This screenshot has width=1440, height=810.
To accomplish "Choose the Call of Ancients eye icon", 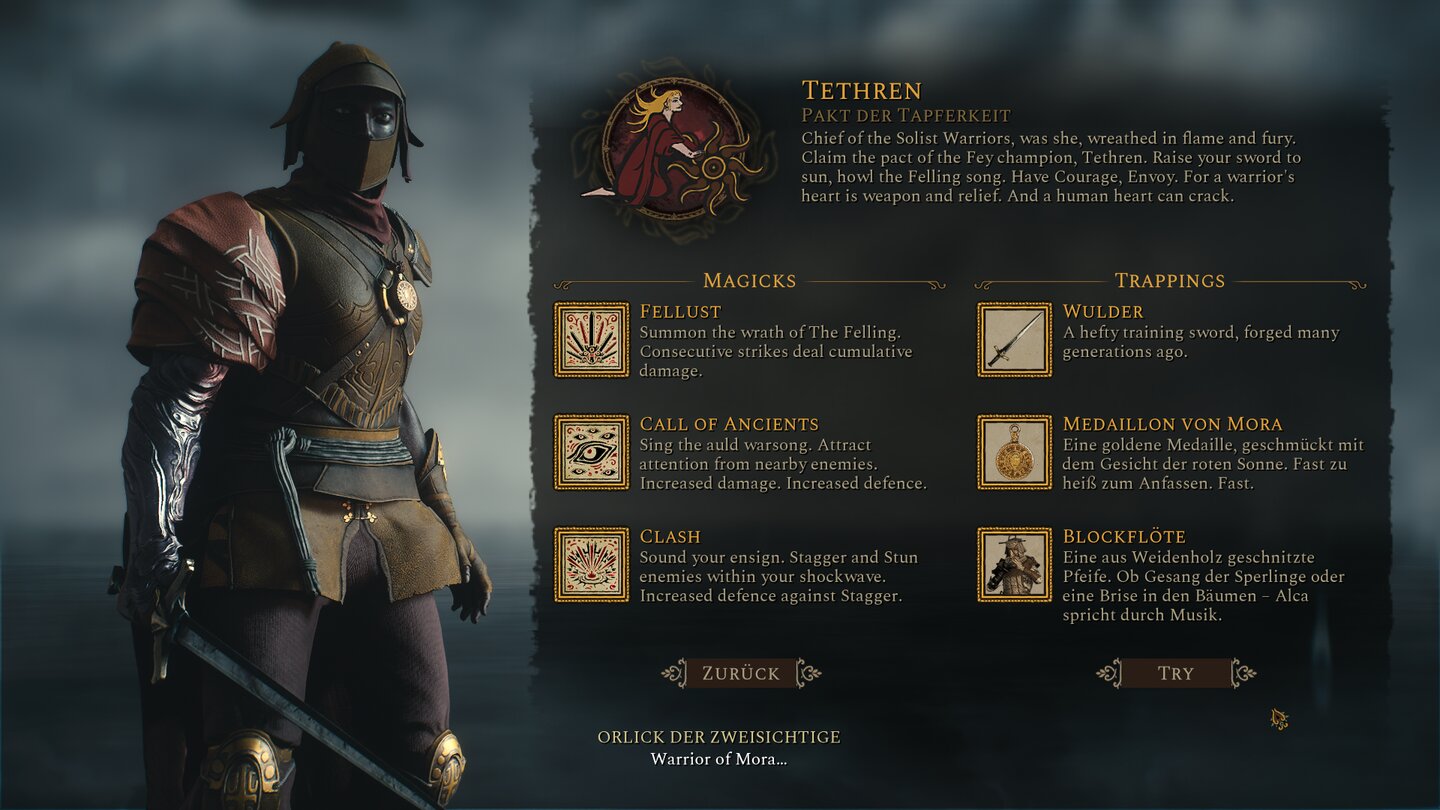I will [x=592, y=452].
